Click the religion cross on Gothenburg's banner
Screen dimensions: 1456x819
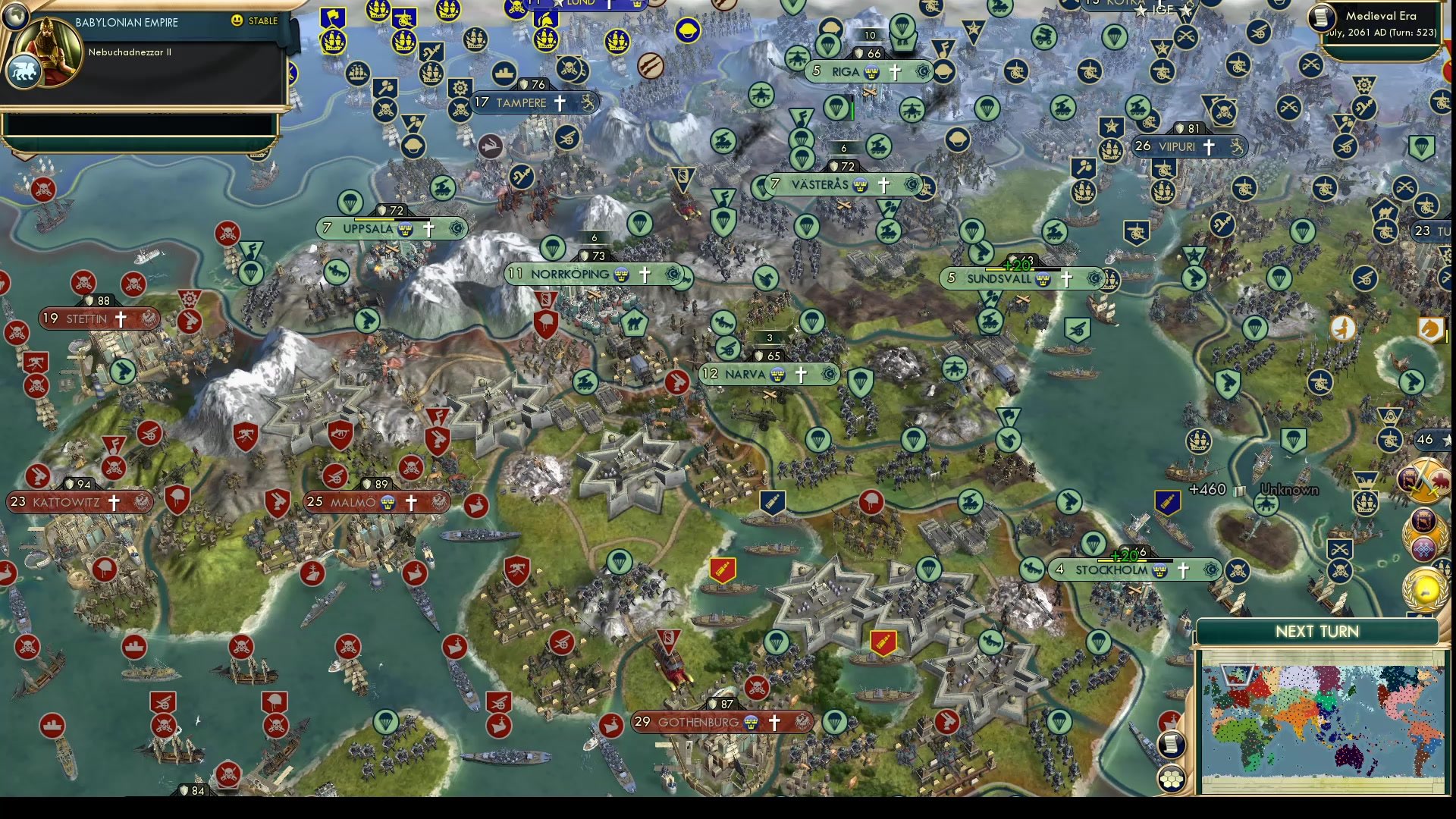(773, 722)
